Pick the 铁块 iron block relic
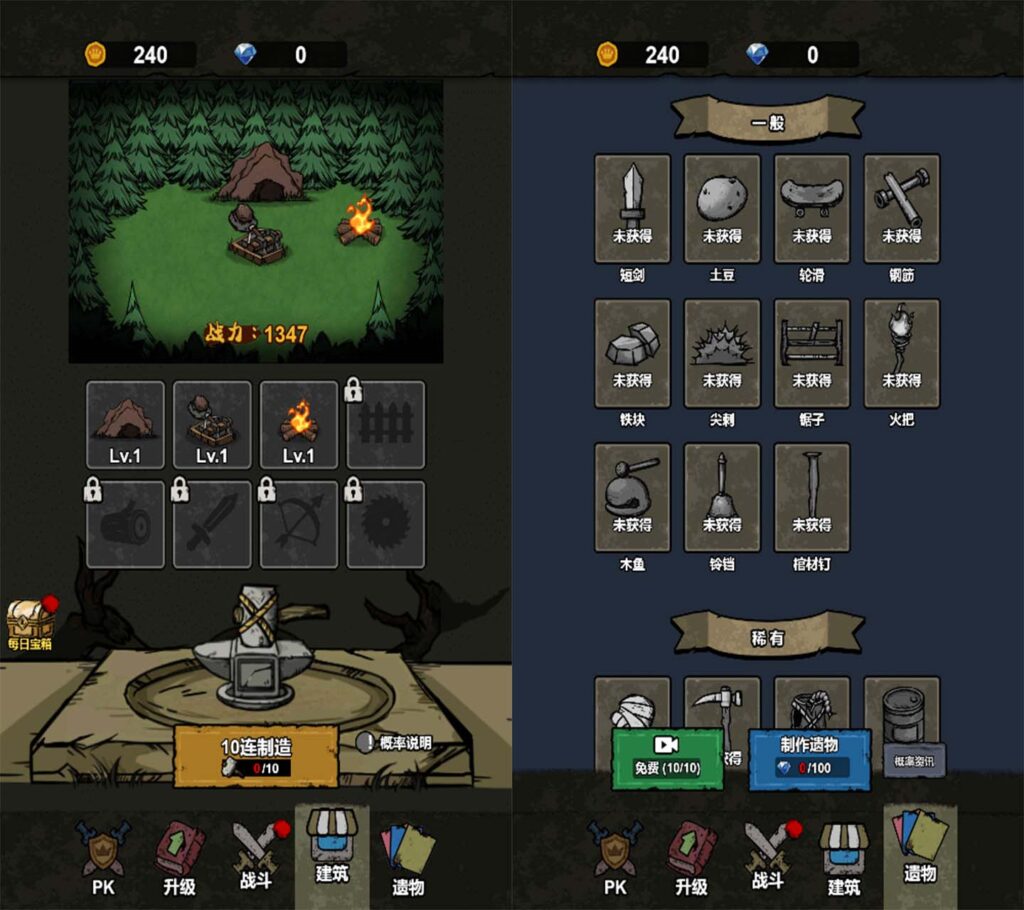 pyautogui.click(x=632, y=353)
